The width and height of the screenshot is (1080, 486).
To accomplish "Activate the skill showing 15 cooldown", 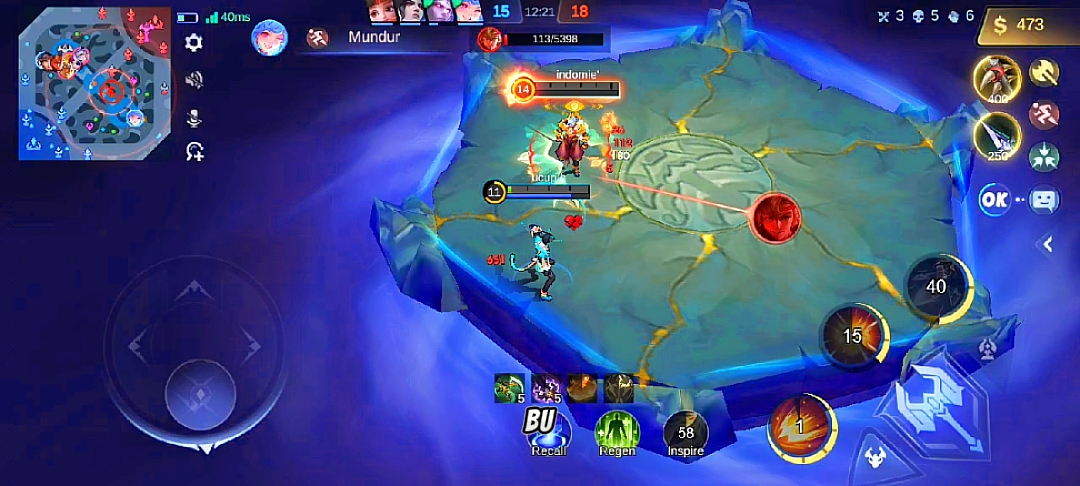I will [x=852, y=336].
